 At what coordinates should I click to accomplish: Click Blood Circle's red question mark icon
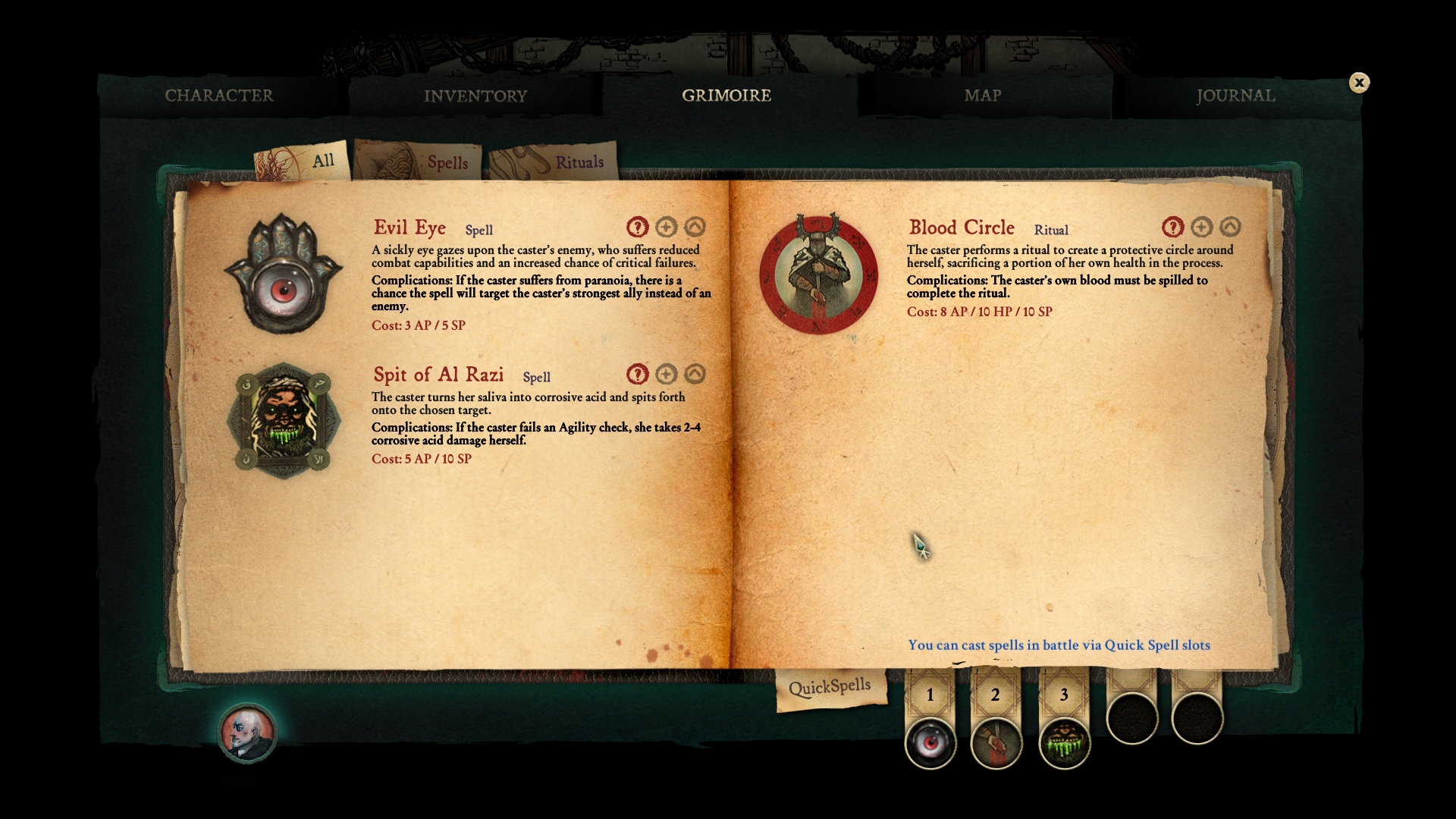point(1173,226)
